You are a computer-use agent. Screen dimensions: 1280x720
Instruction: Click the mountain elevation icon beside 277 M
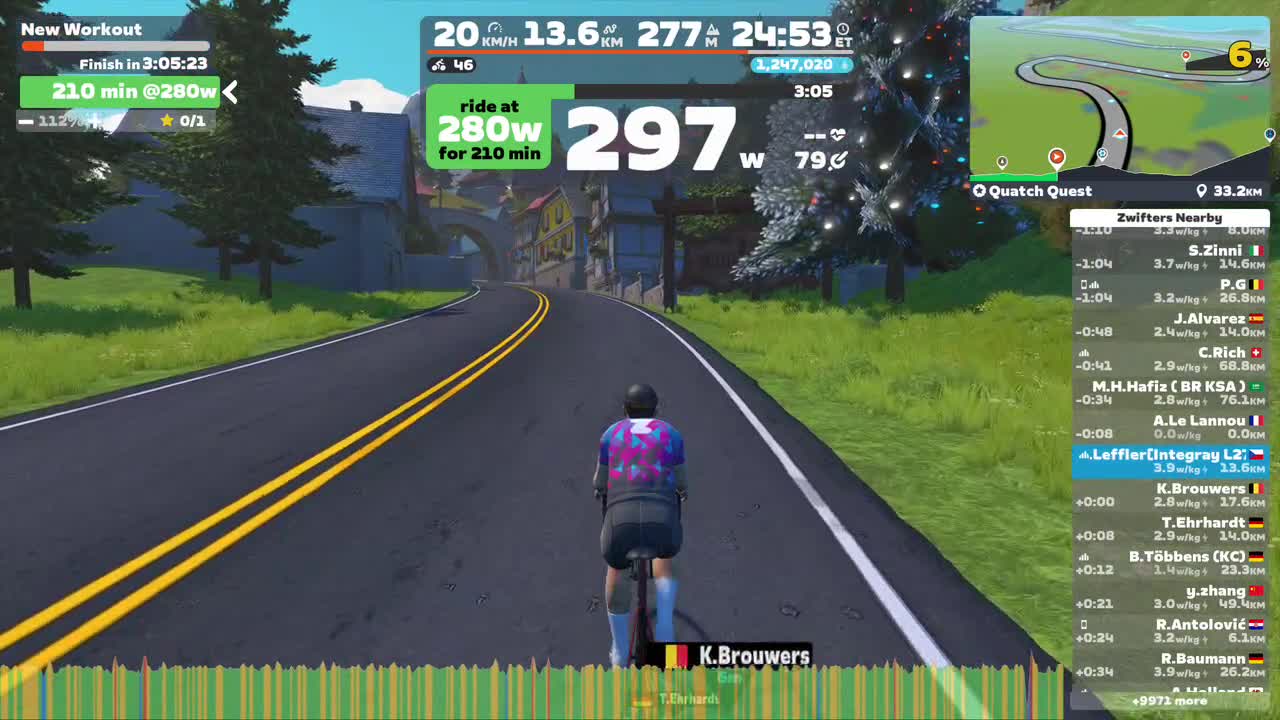[713, 30]
